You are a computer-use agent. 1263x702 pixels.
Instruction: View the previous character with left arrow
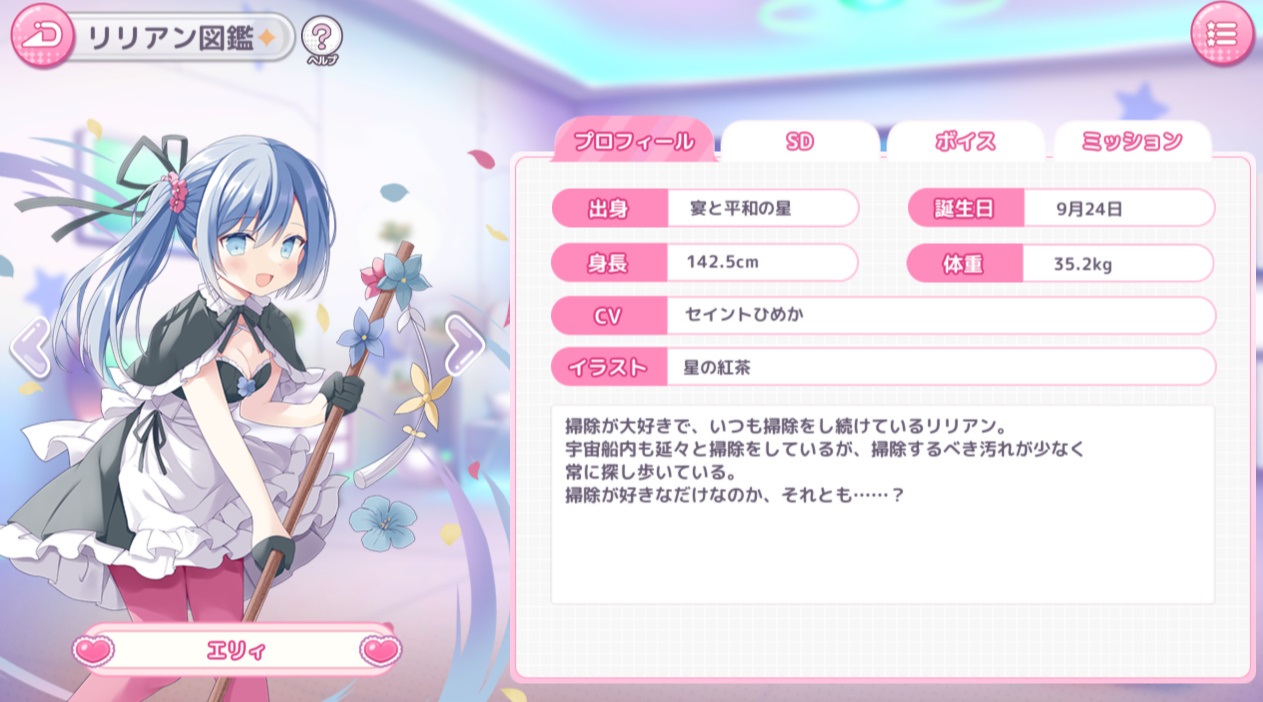click(28, 346)
